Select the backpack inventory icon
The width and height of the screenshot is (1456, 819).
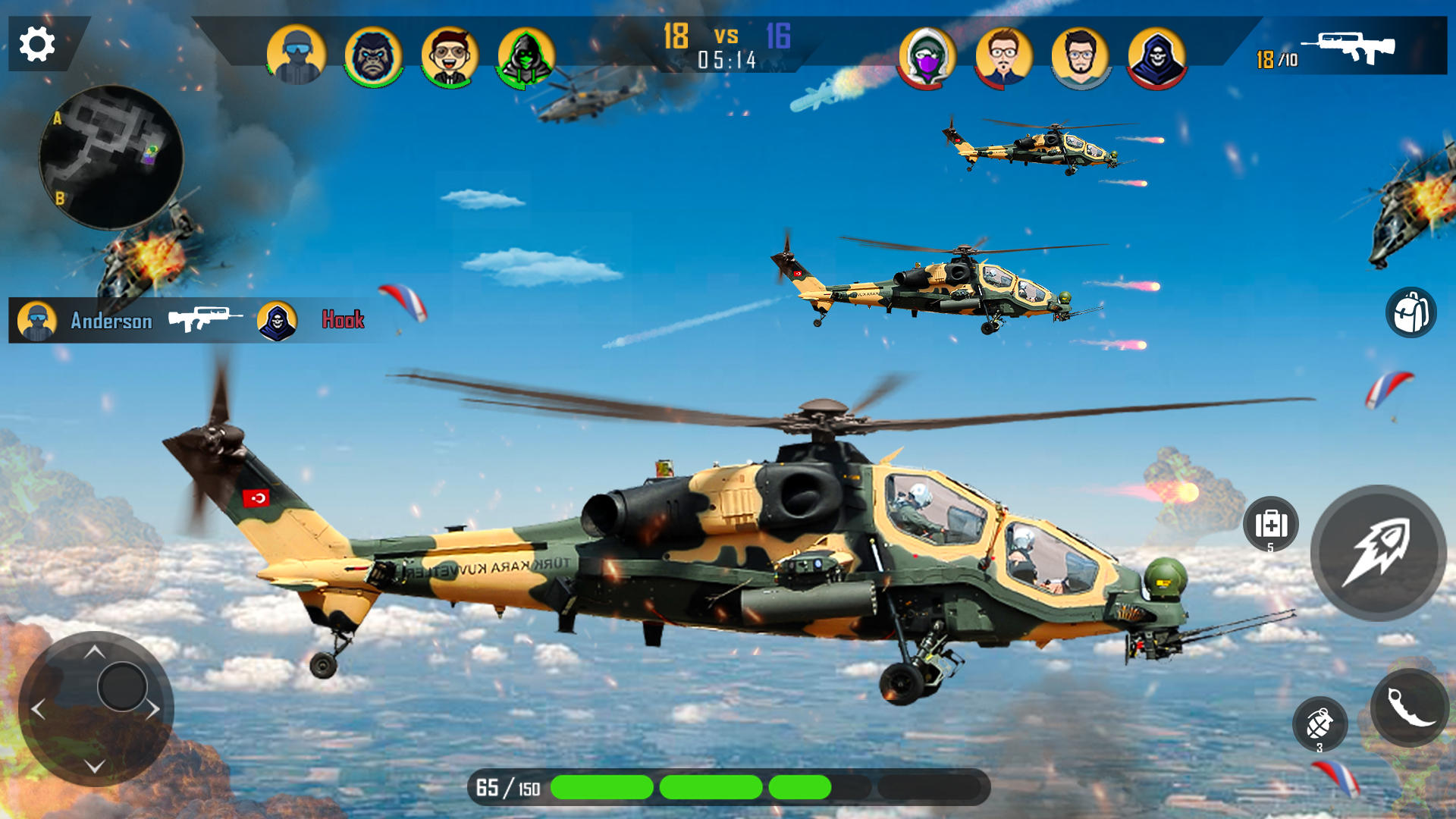click(1412, 314)
